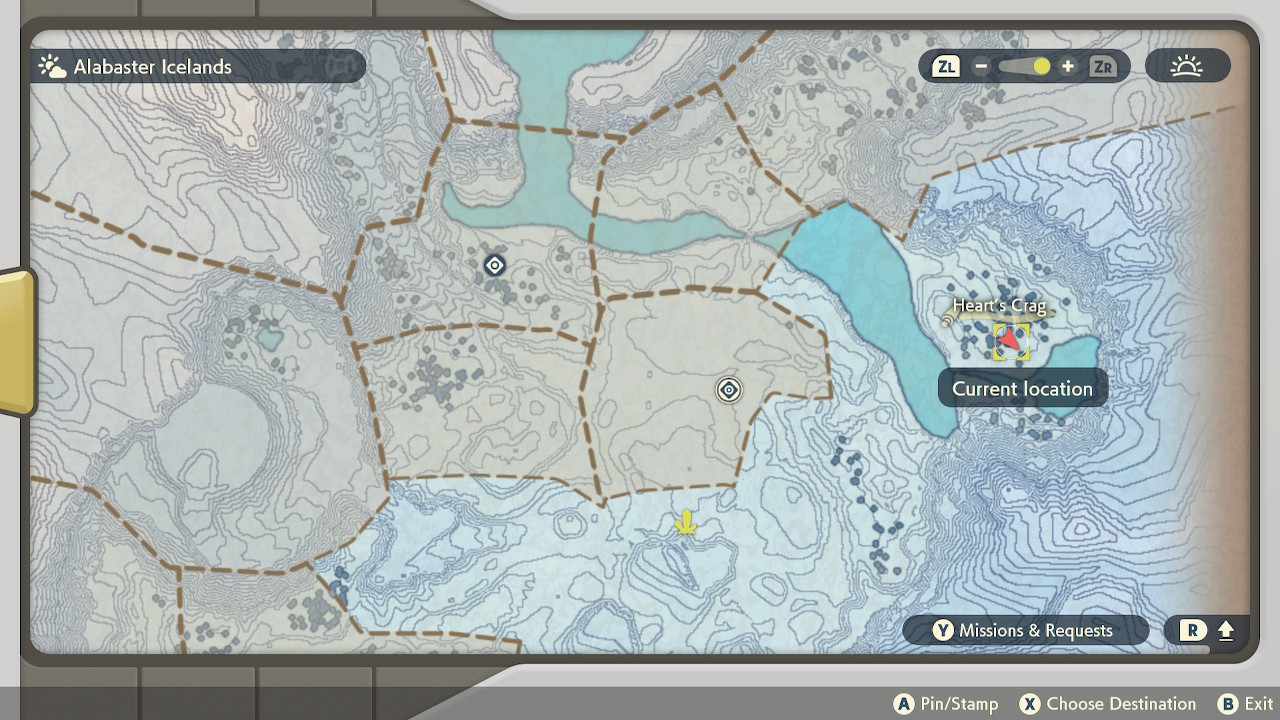The height and width of the screenshot is (720, 1280).
Task: Click the plus zoom-in control
Action: pos(1067,67)
